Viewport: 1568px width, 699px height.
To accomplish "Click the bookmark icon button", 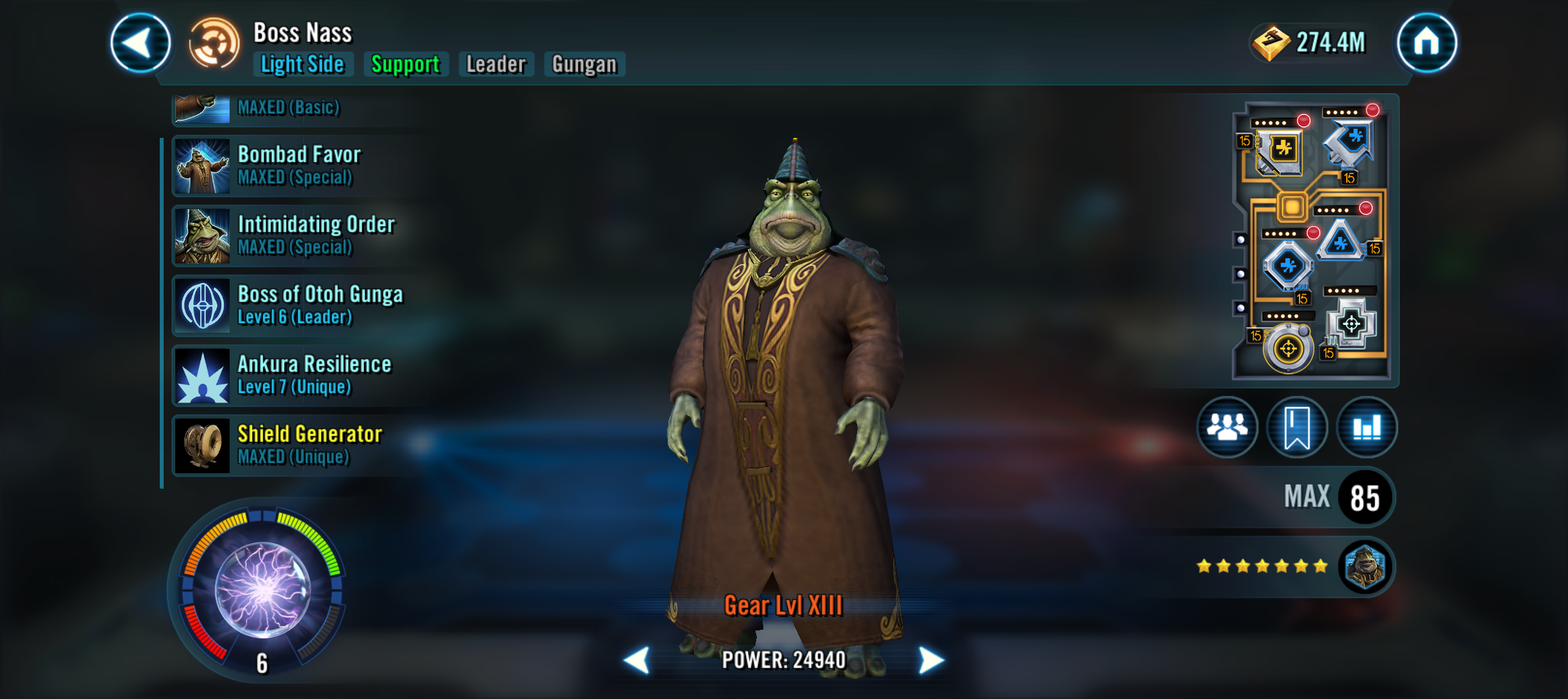I will coord(1296,427).
